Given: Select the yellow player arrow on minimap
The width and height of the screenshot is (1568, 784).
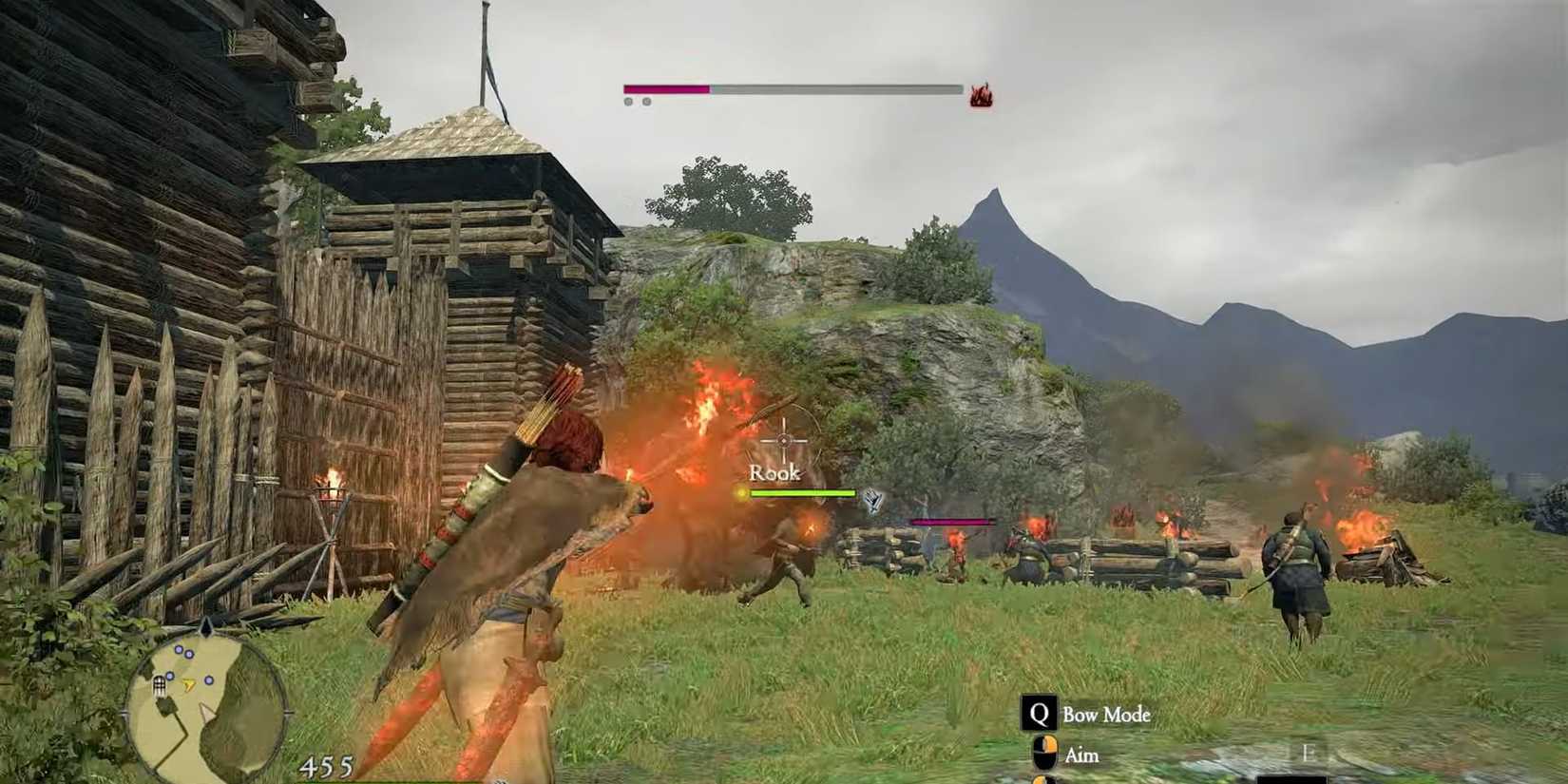Looking at the screenshot, I should pos(189,683).
